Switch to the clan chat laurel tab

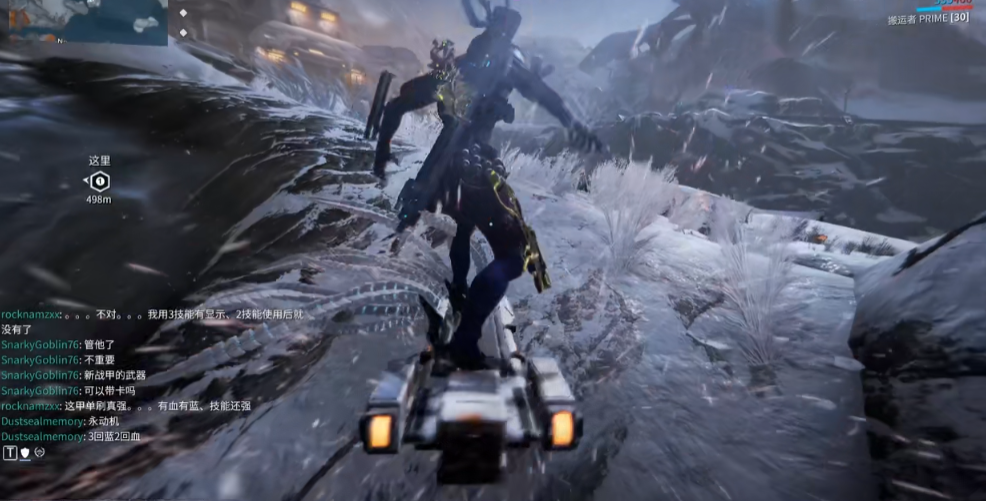coord(40,453)
